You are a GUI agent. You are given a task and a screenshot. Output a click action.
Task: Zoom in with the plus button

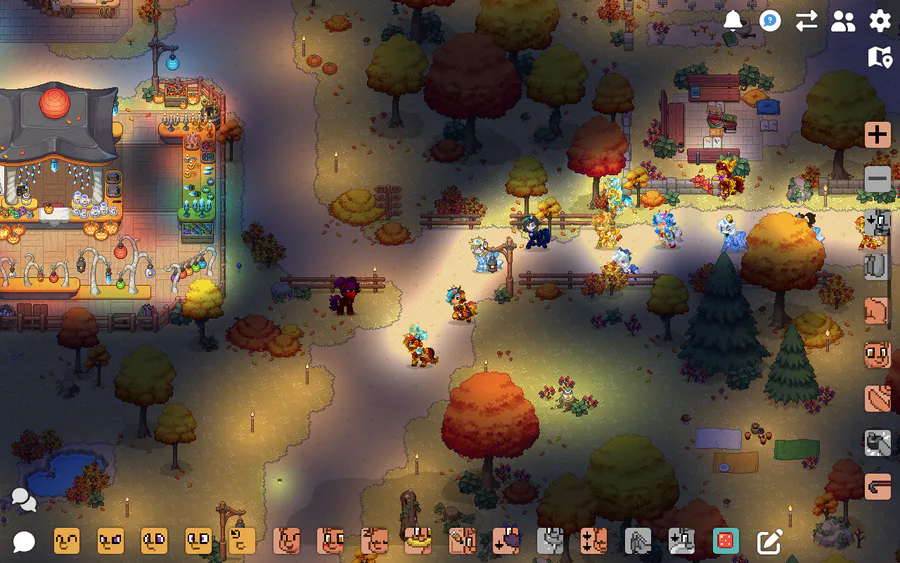point(877,134)
